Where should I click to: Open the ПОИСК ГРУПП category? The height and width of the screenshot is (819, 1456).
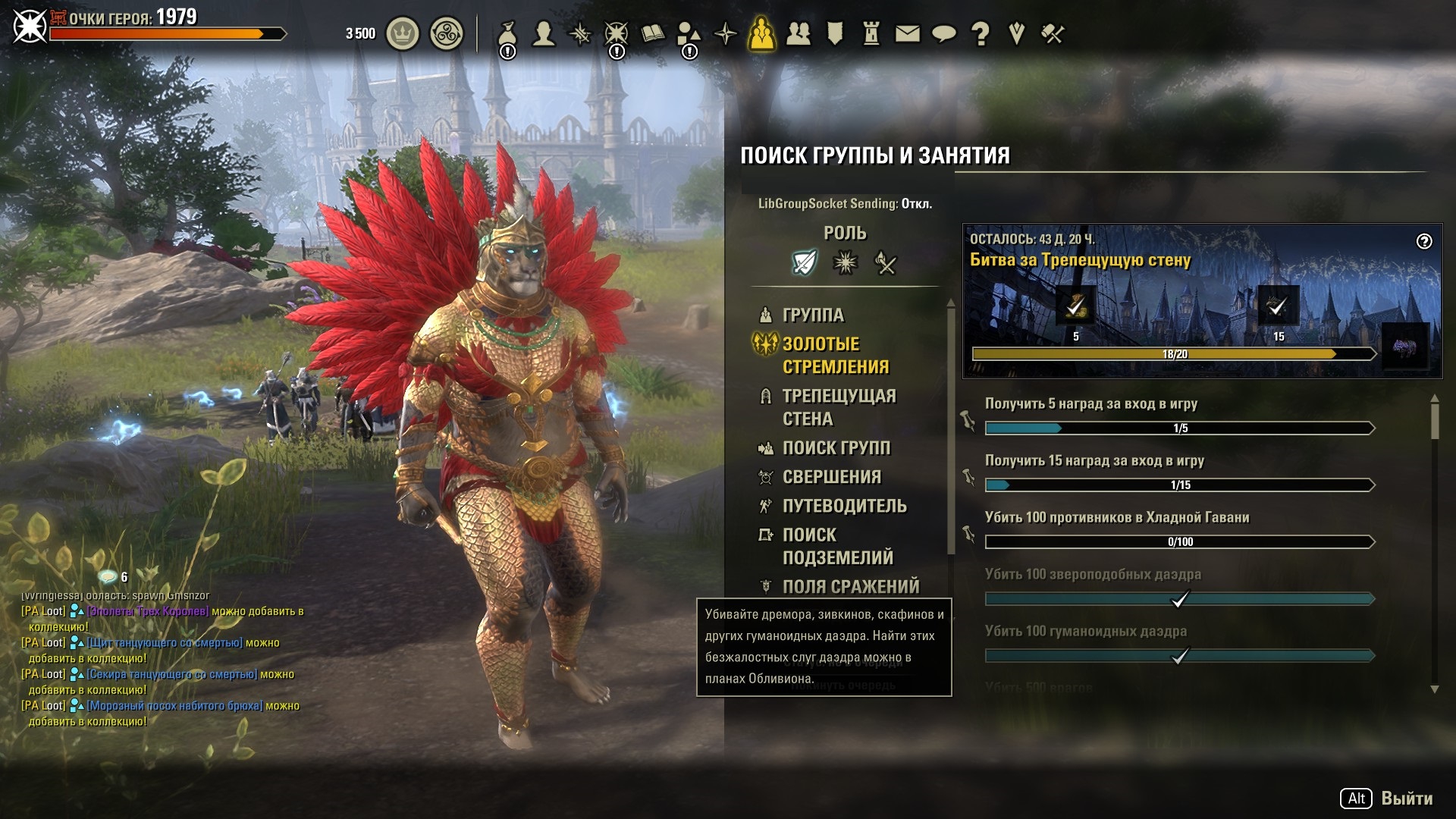point(836,448)
